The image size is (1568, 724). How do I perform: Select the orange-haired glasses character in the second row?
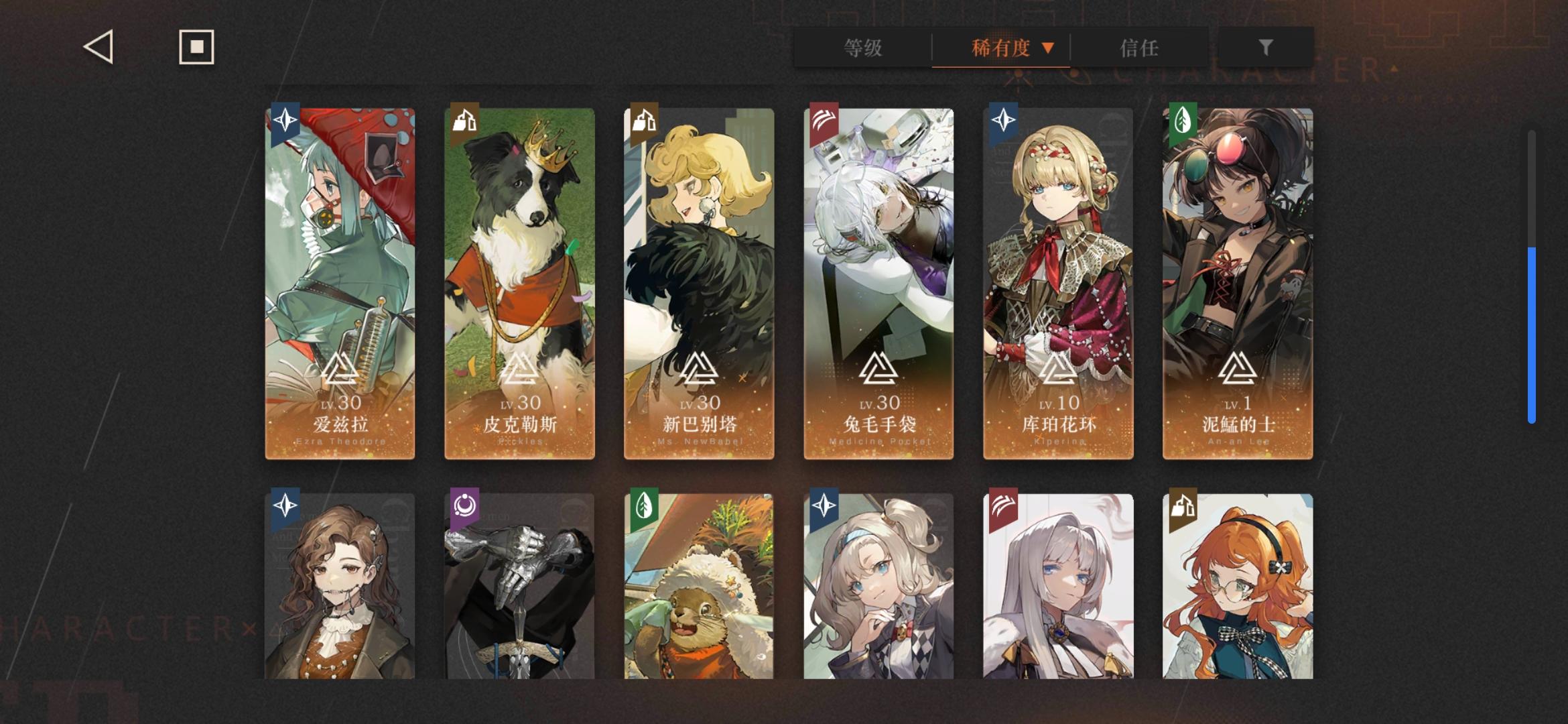click(1236, 590)
